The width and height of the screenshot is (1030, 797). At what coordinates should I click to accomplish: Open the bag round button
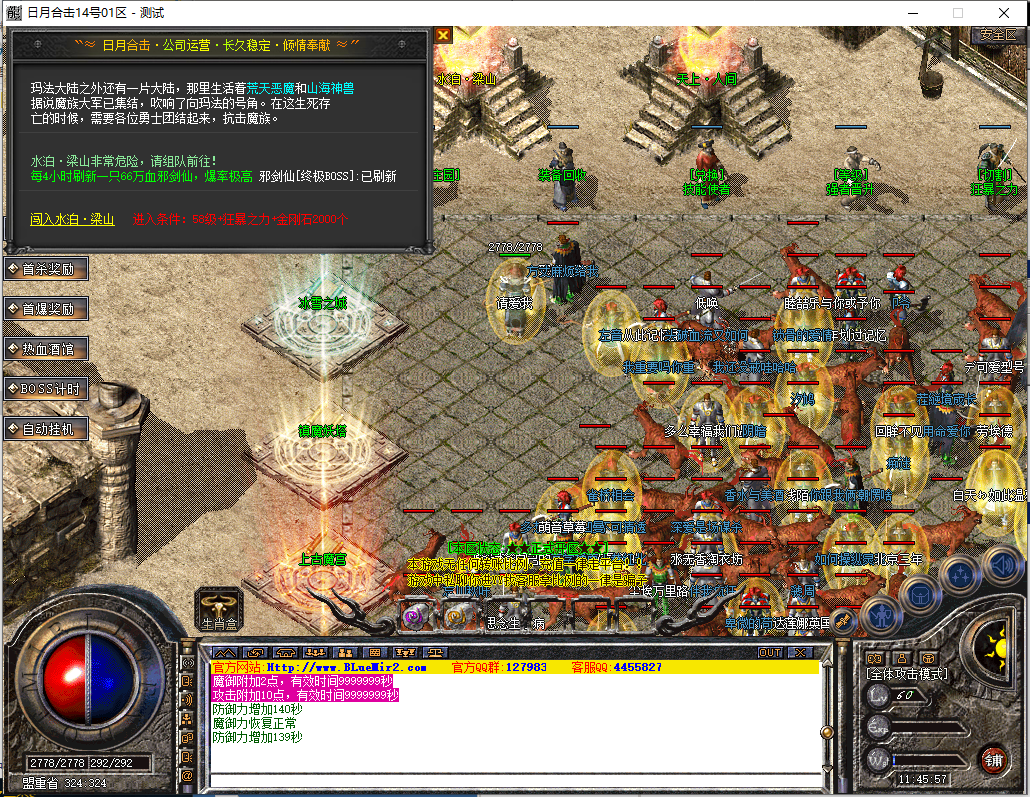pos(918,595)
